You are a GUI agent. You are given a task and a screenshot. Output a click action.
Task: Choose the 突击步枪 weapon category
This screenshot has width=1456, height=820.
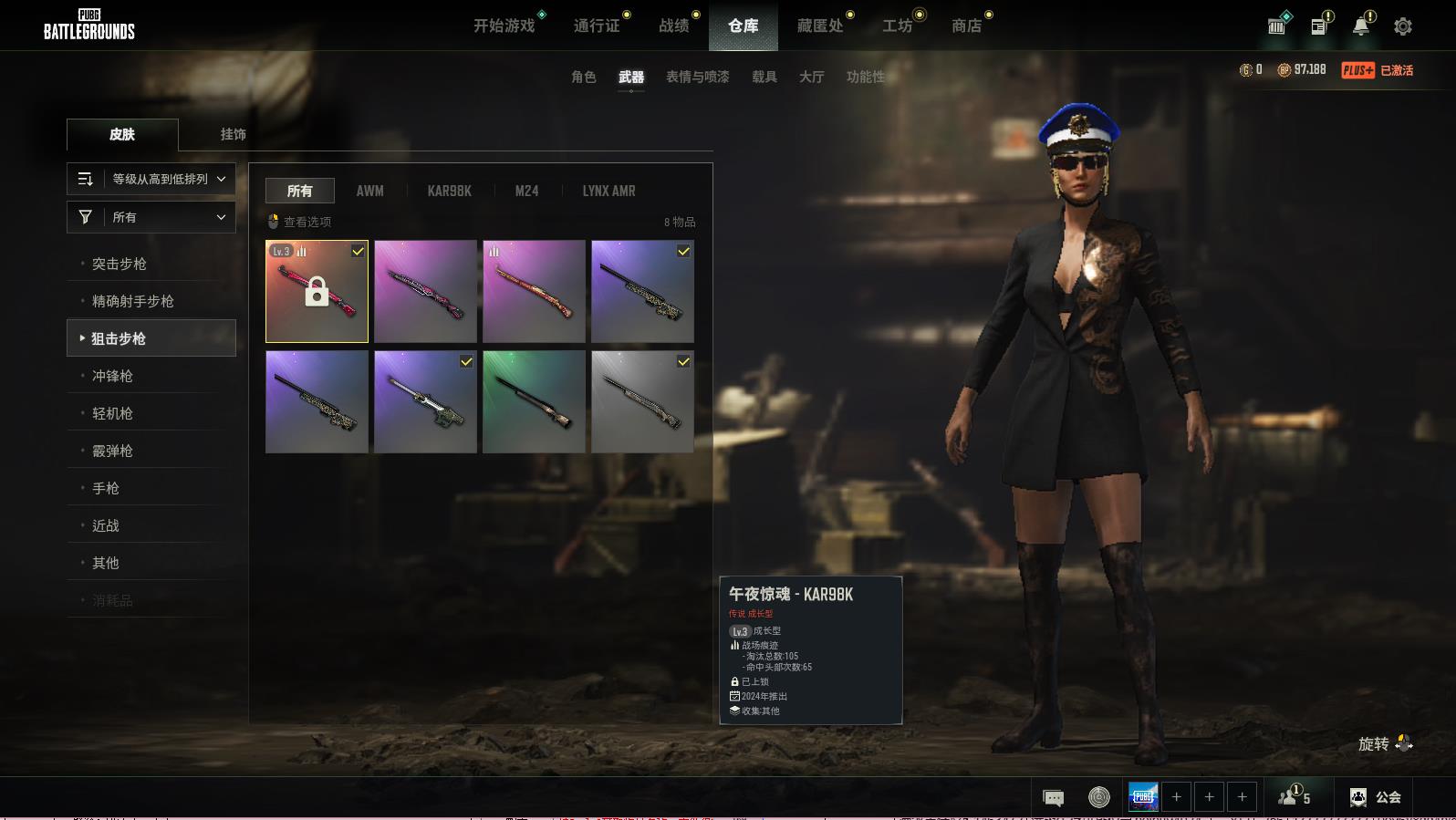pos(120,264)
